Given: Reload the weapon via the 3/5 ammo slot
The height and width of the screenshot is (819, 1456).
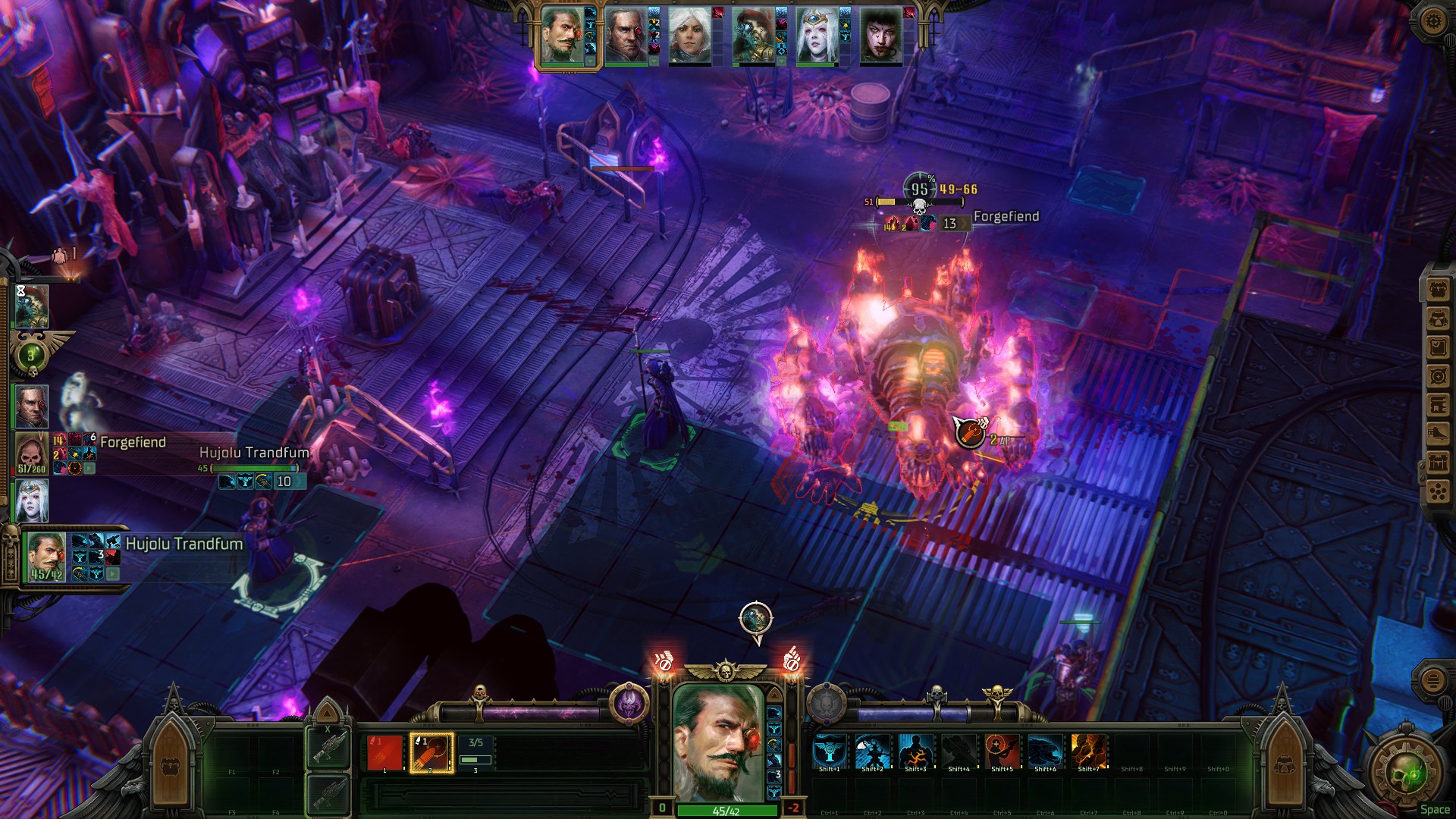Looking at the screenshot, I should coord(476,752).
